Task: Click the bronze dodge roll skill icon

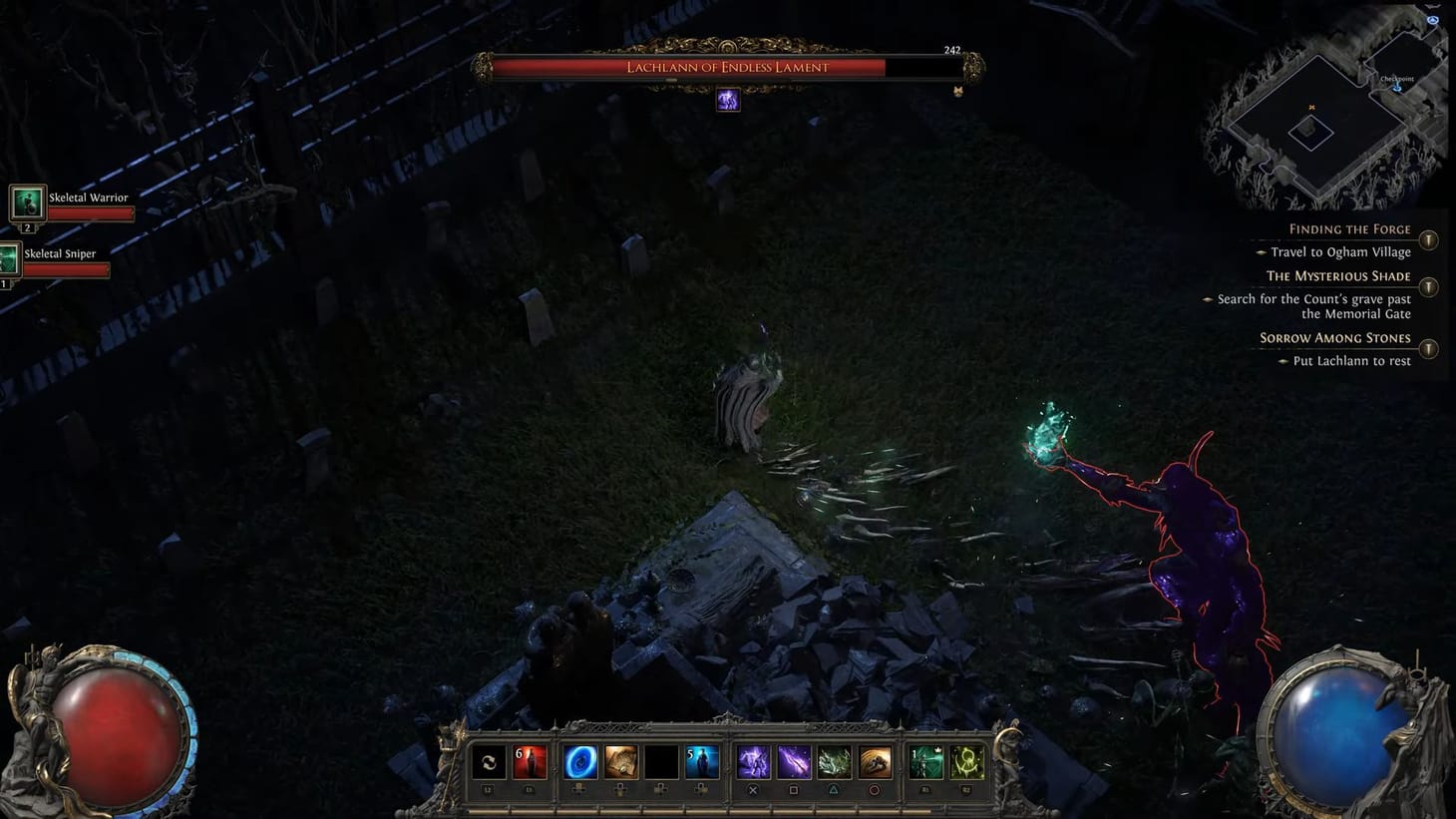Action: [x=874, y=763]
